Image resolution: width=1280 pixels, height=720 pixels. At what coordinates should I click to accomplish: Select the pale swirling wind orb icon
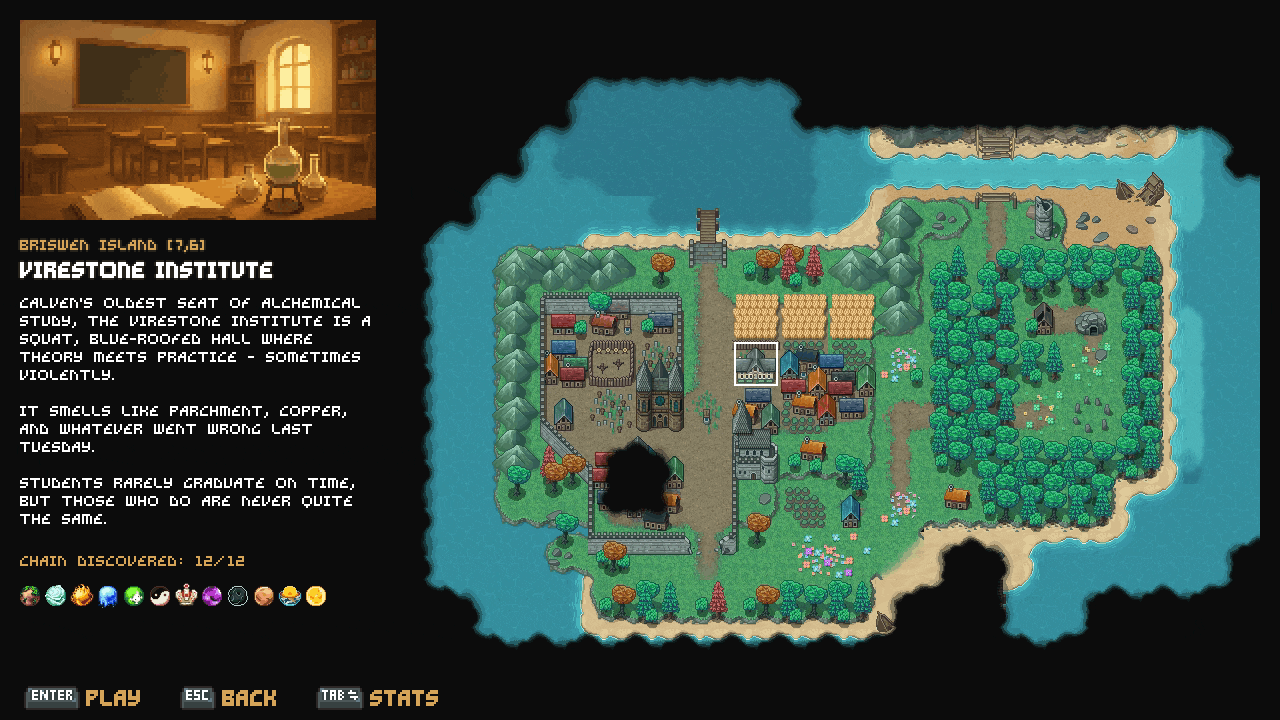56,597
